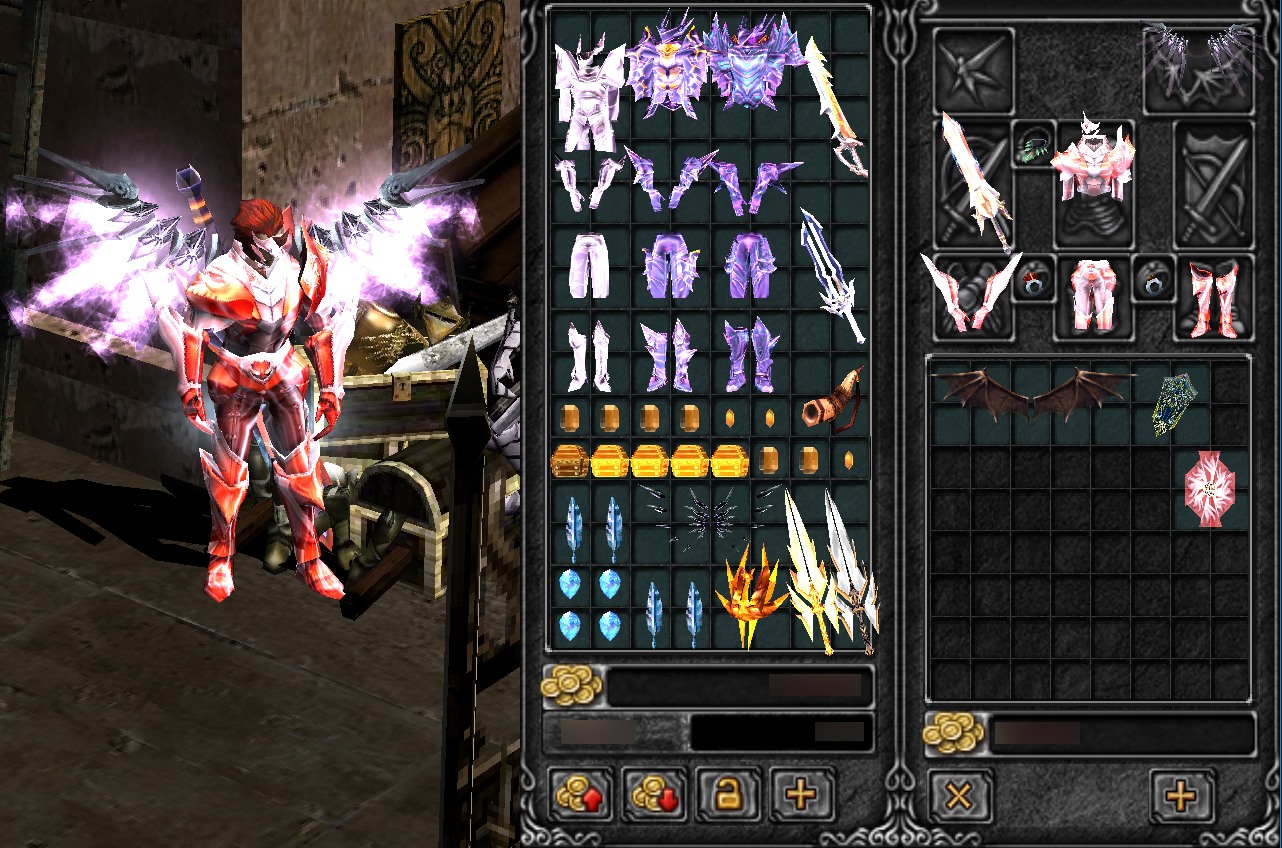
Task: Select the pink round shield in the inventory
Action: click(x=1210, y=488)
